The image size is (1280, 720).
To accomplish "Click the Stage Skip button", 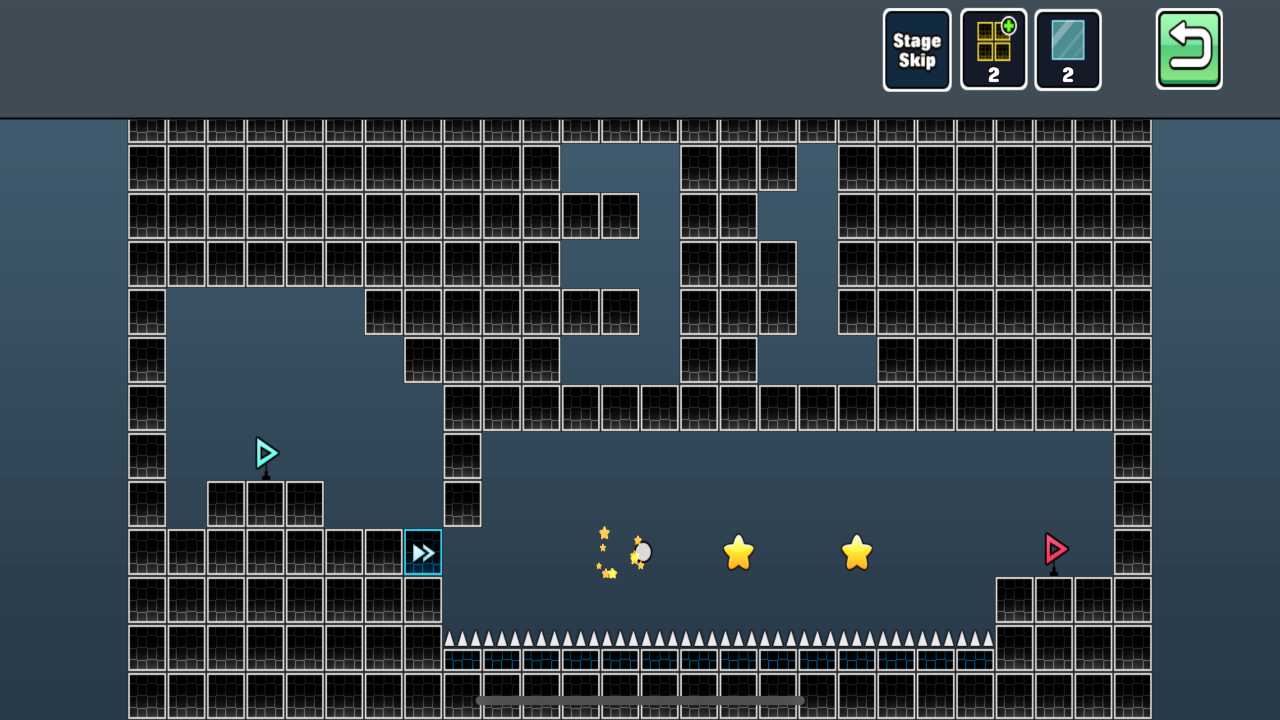I will pos(916,49).
